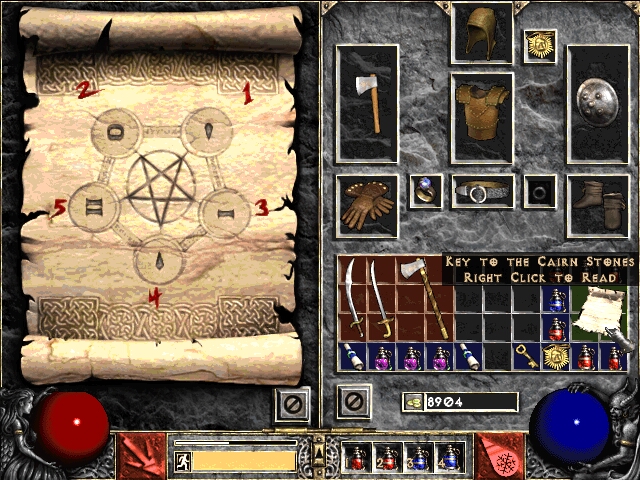Close the inventory panel
Screen dimensions: 640x480
pos(354,402)
